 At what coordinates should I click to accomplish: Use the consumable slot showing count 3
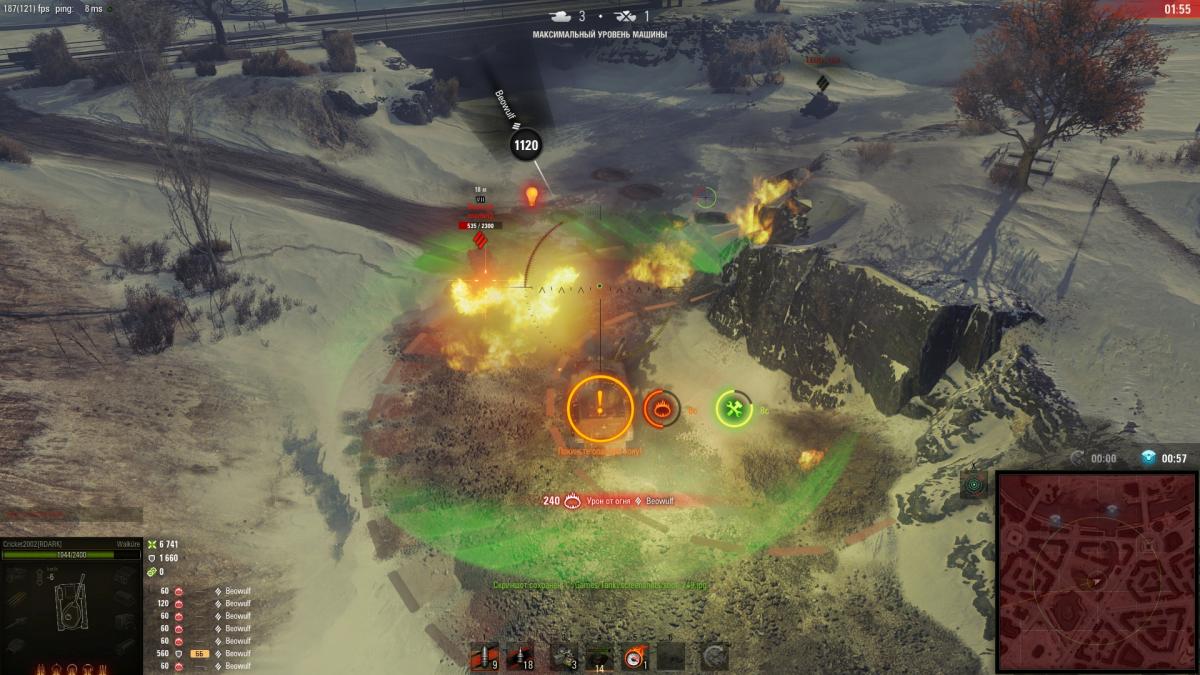564,655
